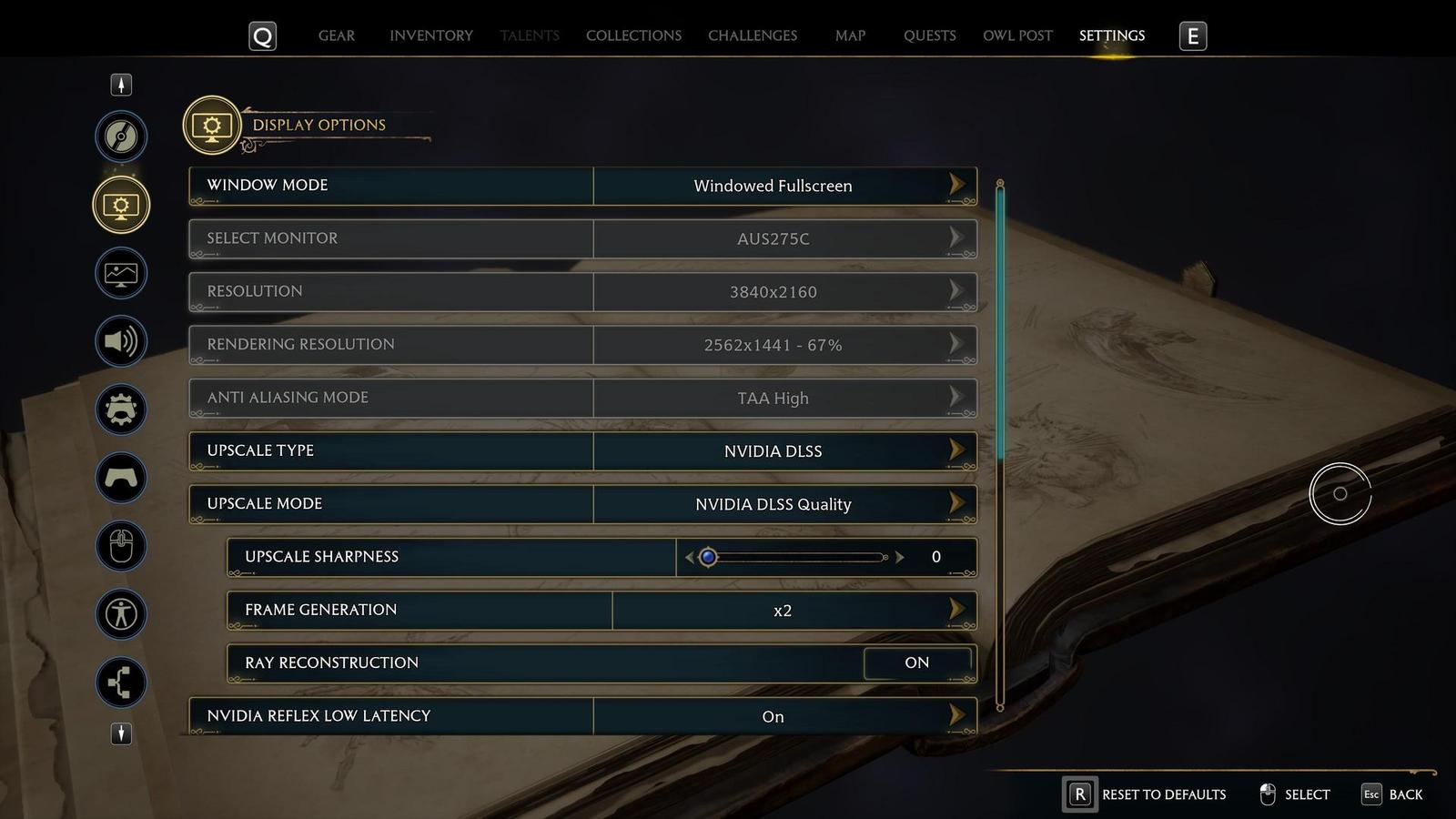
Task: Select the Upscale Mode option row
Action: click(582, 504)
